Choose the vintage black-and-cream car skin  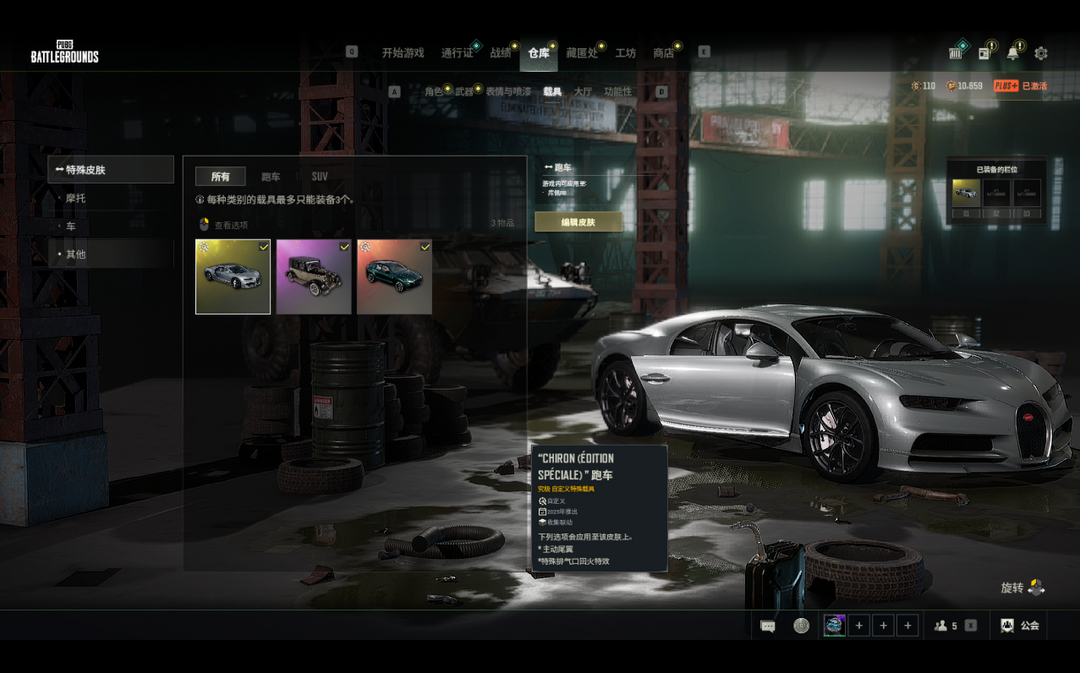point(313,276)
